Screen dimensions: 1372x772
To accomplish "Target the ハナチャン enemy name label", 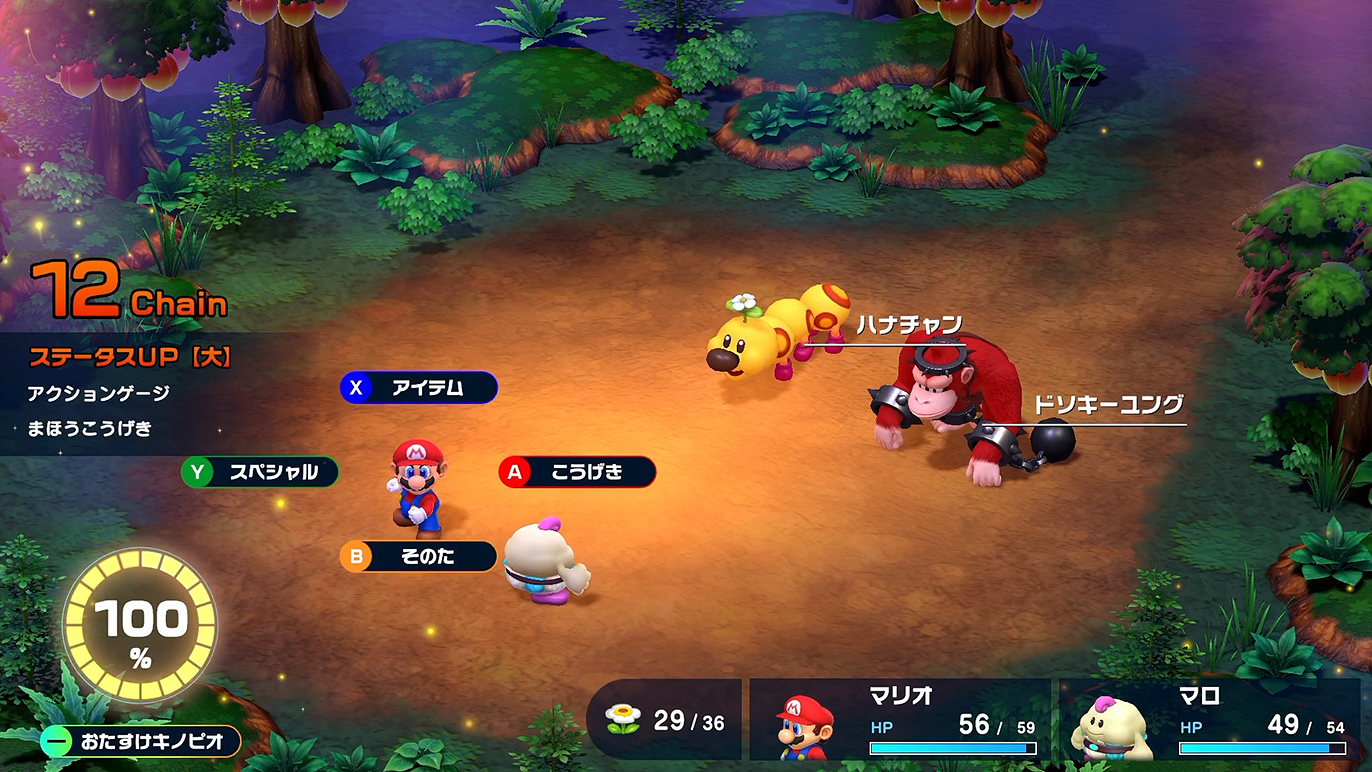I will (908, 325).
